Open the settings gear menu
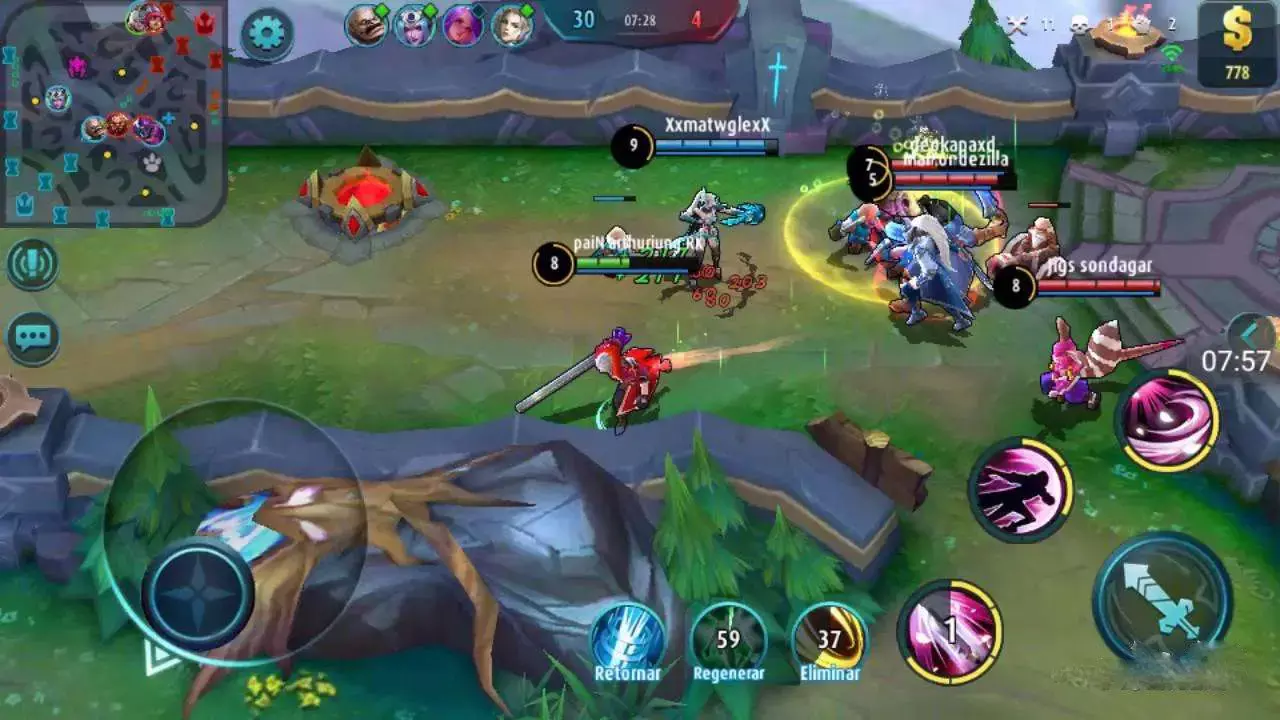Screen dimensions: 1280x720 266,34
